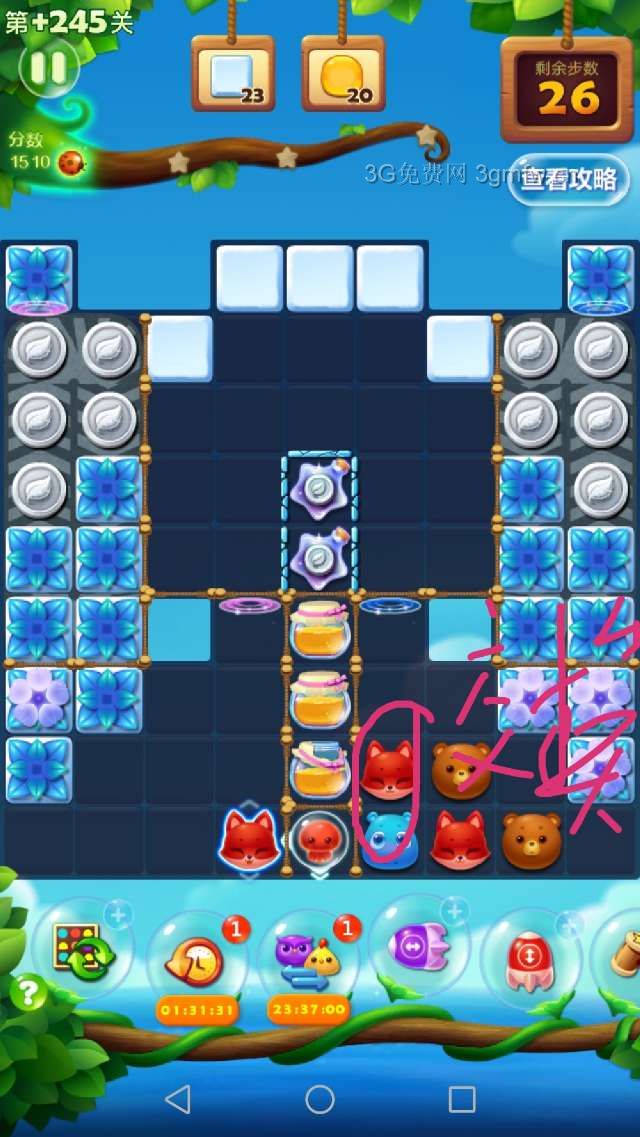Viewport: 640px width, 1137px height.
Task: Tap the red skull bubble tile
Action: click(x=319, y=838)
